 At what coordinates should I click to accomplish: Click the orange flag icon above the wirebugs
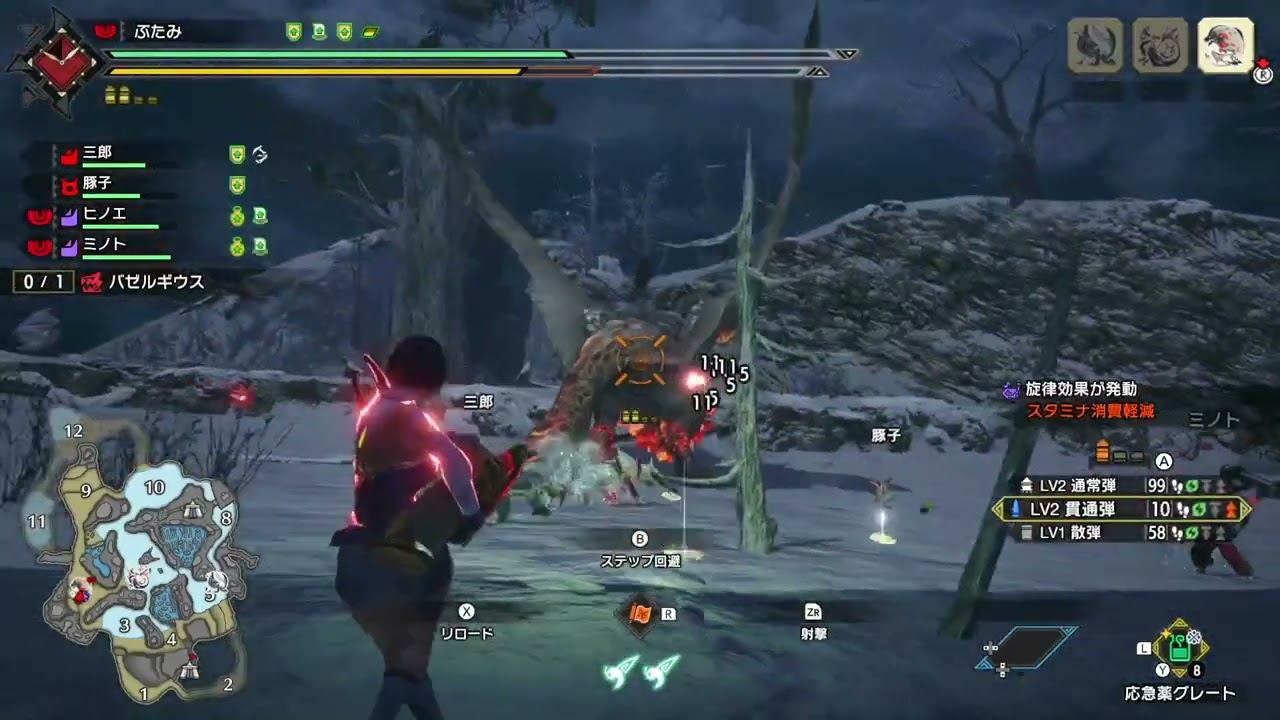coord(640,613)
